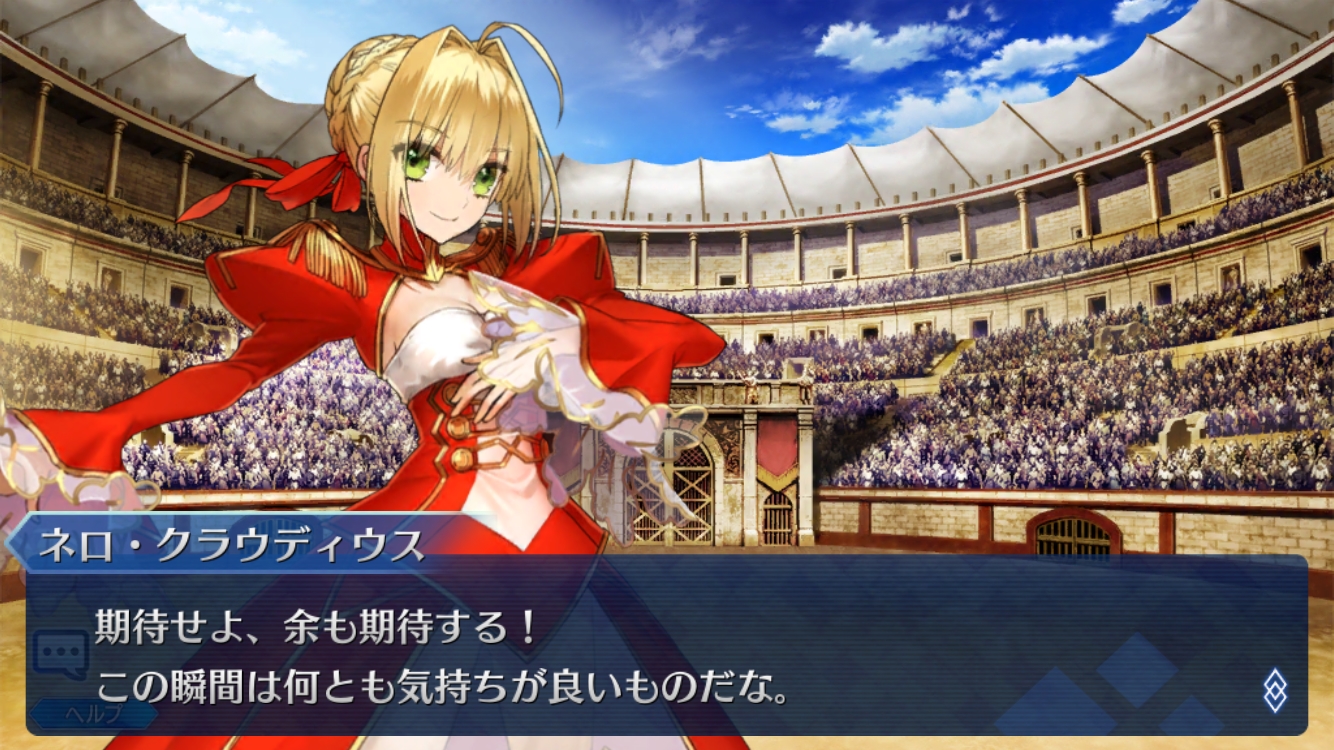This screenshot has height=750, width=1334.
Task: Open the dialogue log speech bubble icon
Action: [x=60, y=653]
